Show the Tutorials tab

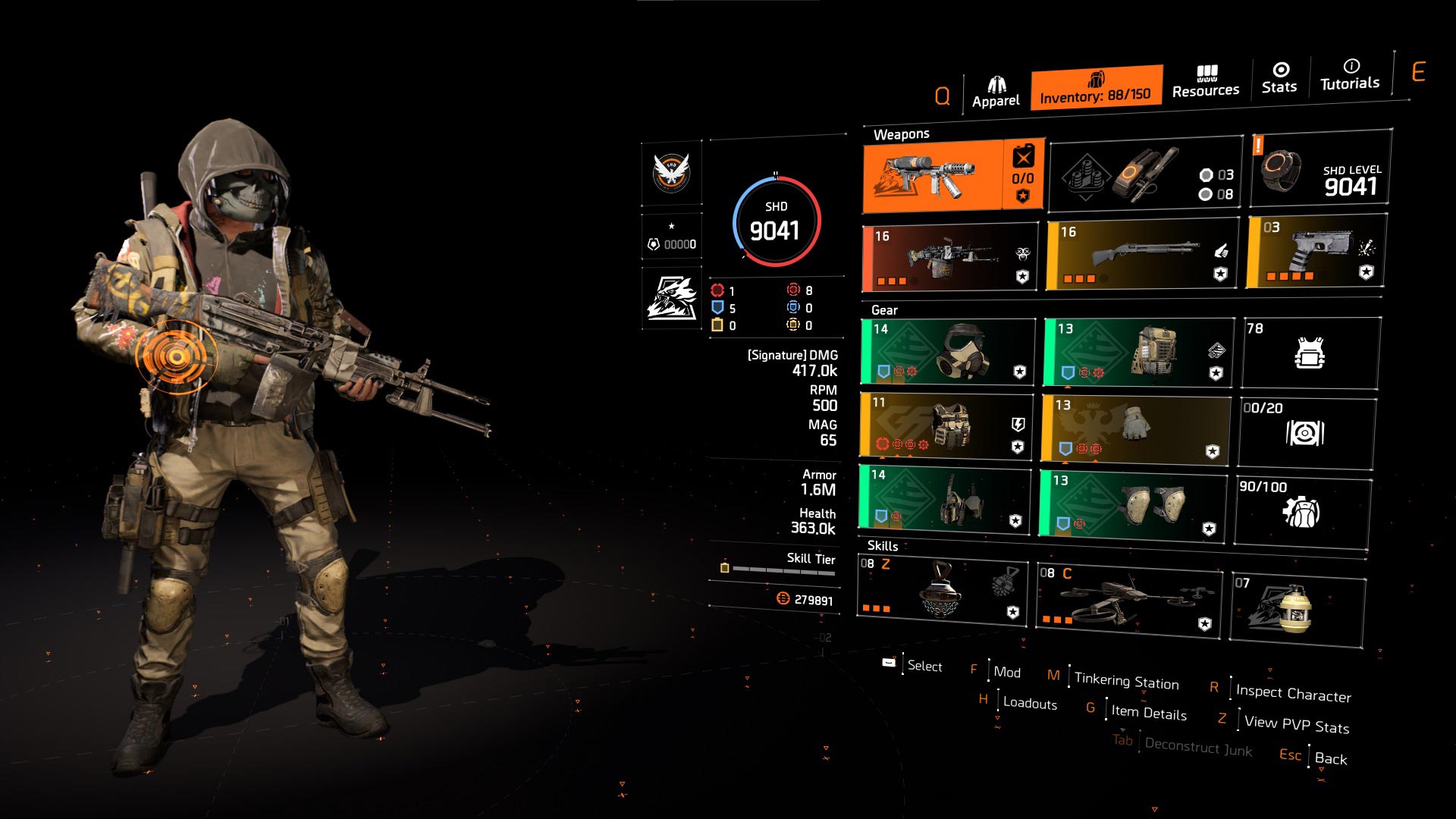click(1350, 75)
